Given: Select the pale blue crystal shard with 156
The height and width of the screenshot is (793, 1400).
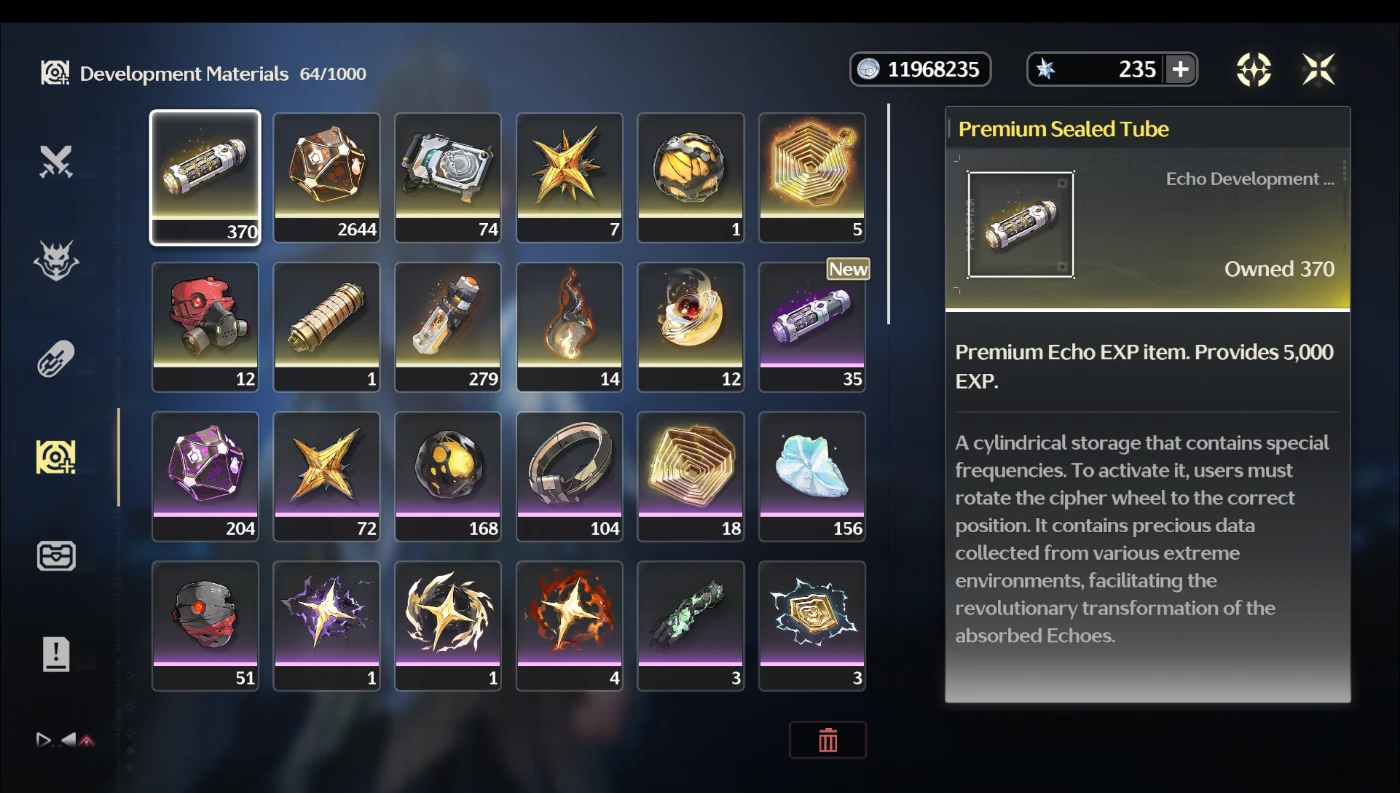Looking at the screenshot, I should click(812, 476).
